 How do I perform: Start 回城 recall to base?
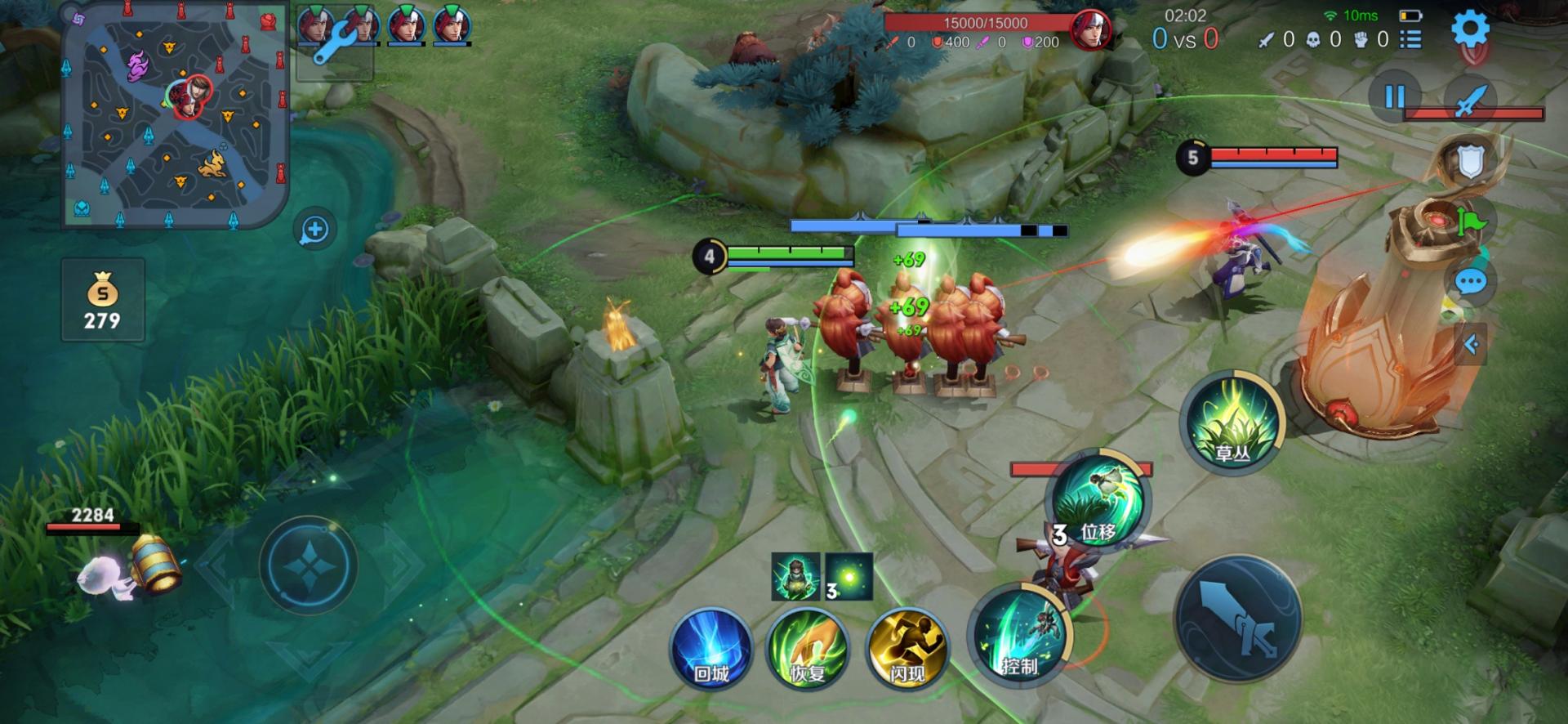(710, 648)
